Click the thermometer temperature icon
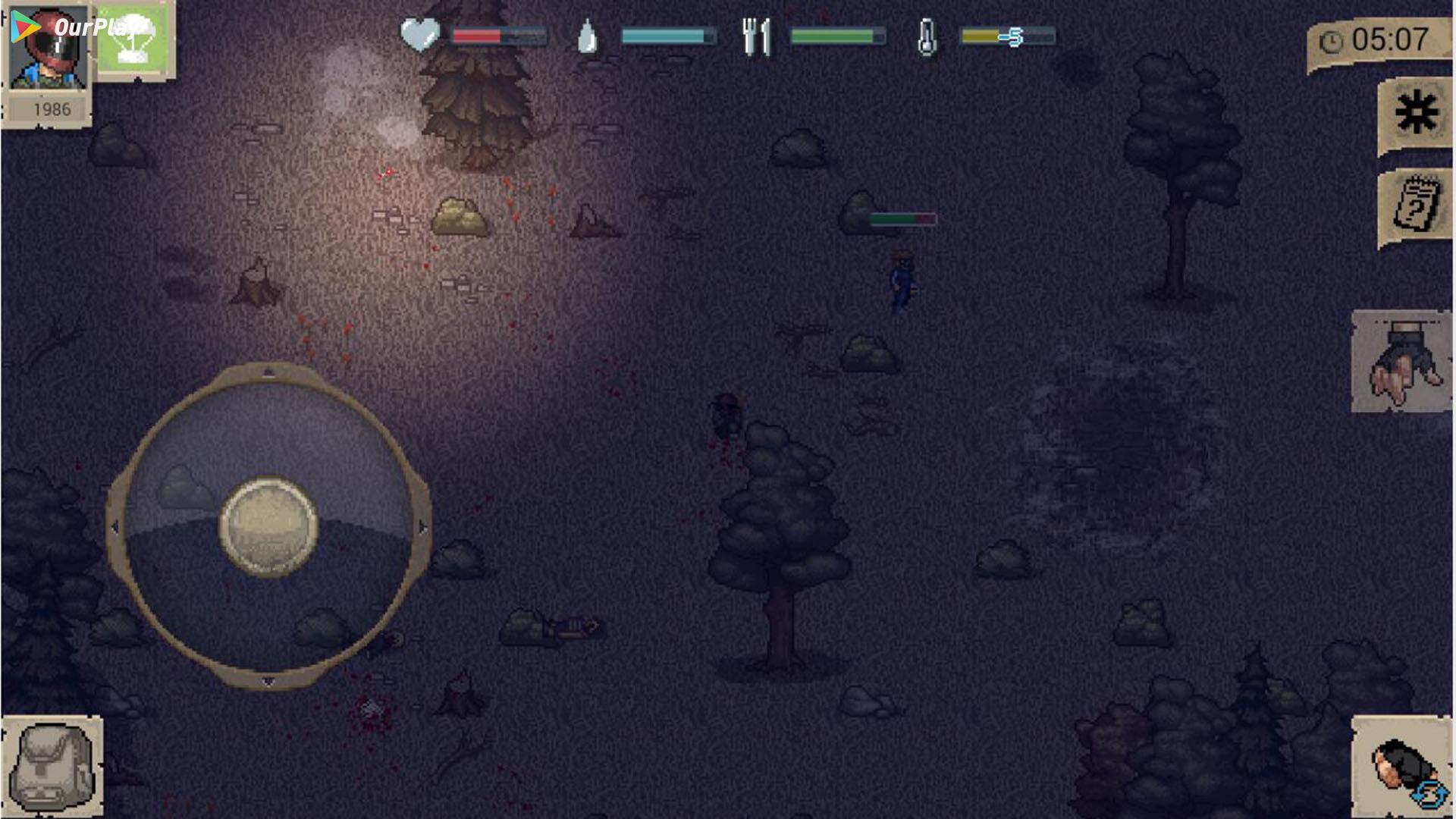Screen dimensions: 1456x819 [927, 33]
